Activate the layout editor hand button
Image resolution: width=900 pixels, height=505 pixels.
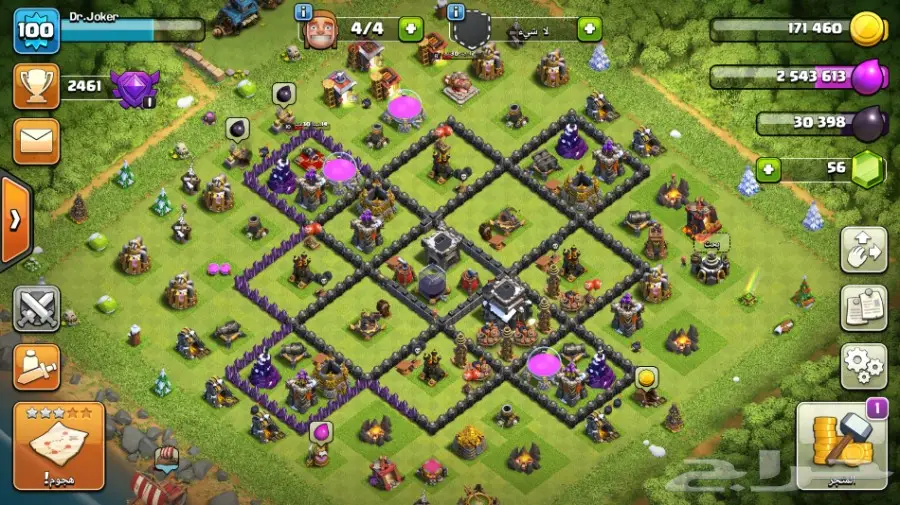pyautogui.click(x=863, y=251)
